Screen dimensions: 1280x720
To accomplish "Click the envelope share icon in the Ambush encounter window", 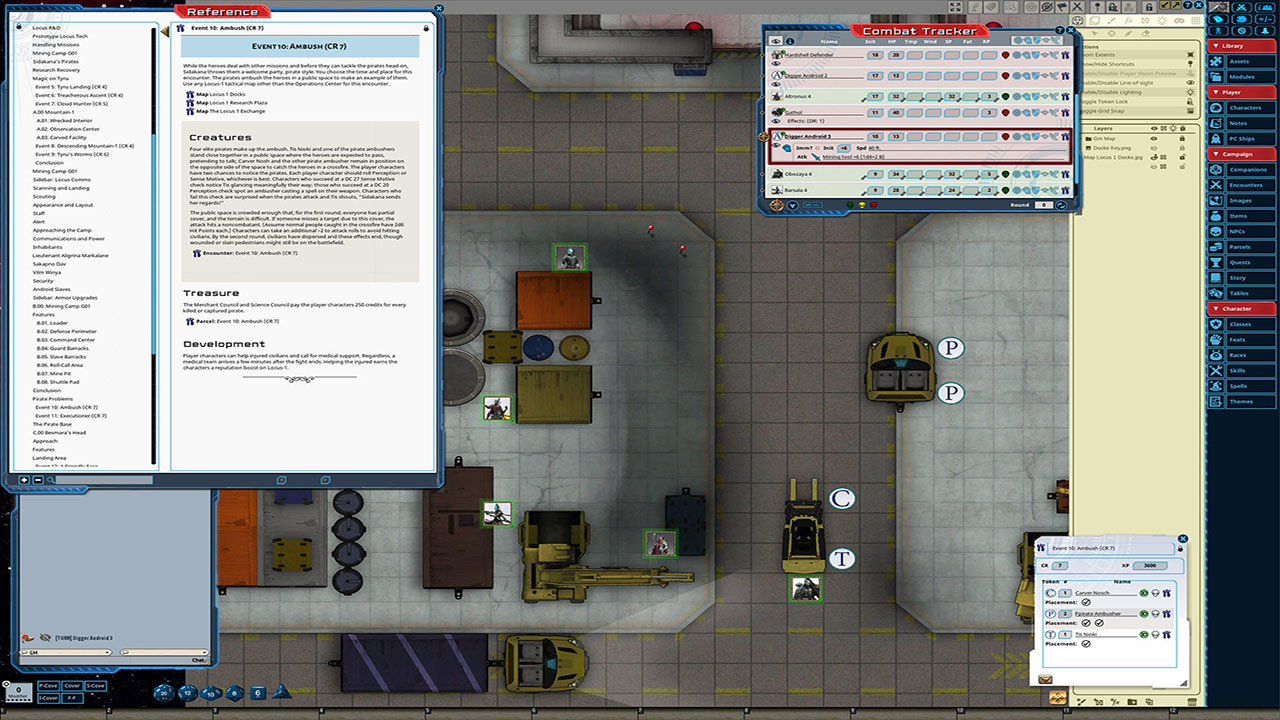I will click(x=1047, y=681).
